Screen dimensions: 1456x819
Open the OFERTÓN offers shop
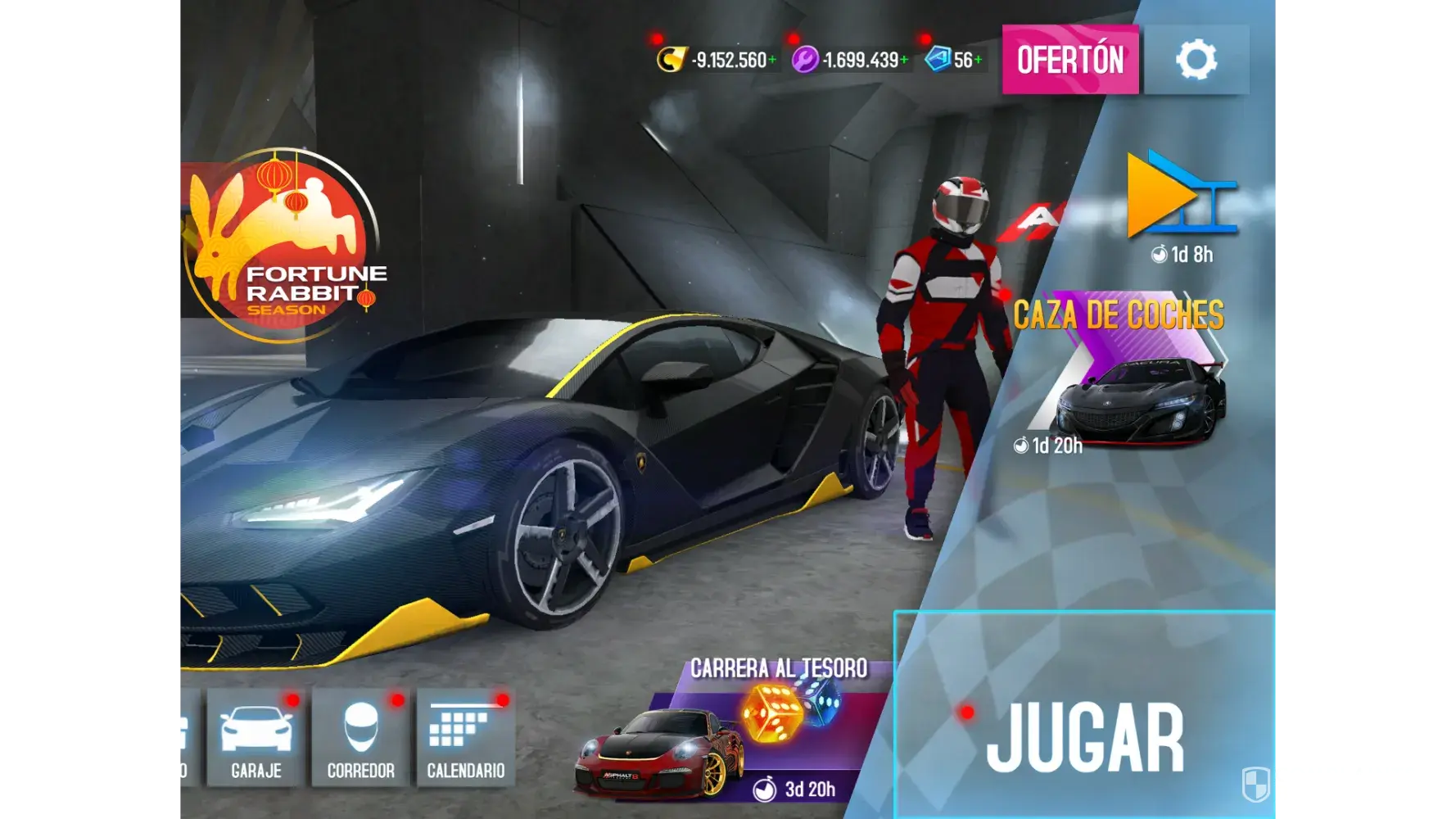[1069, 60]
